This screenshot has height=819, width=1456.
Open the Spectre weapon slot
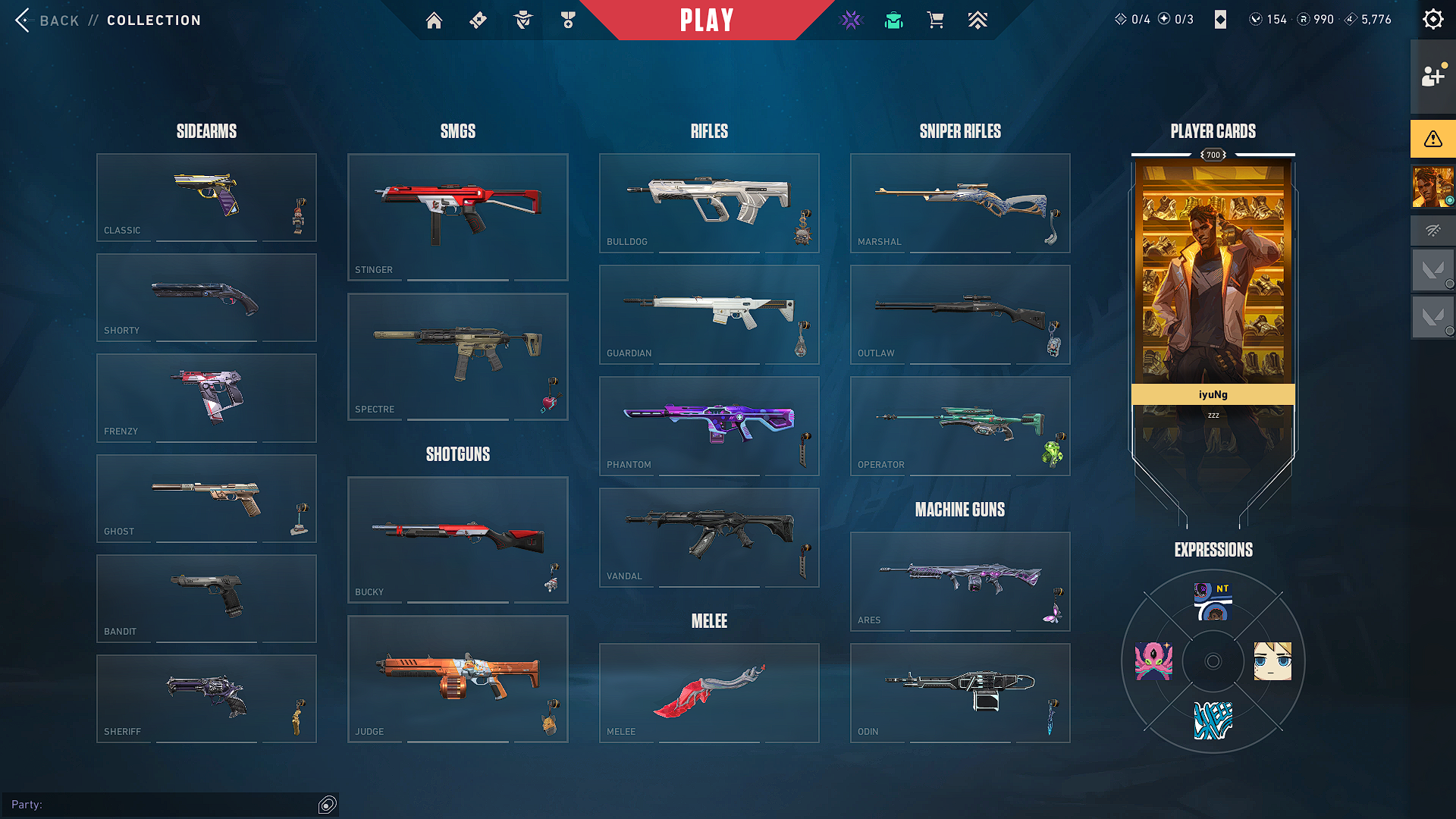pyautogui.click(x=457, y=356)
